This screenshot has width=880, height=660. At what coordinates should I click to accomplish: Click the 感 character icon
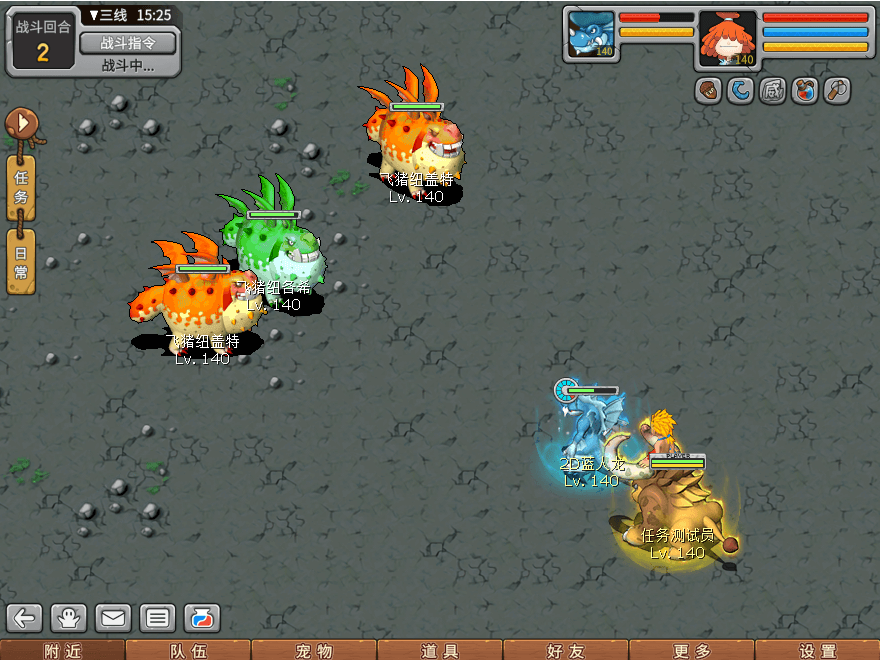[773, 90]
